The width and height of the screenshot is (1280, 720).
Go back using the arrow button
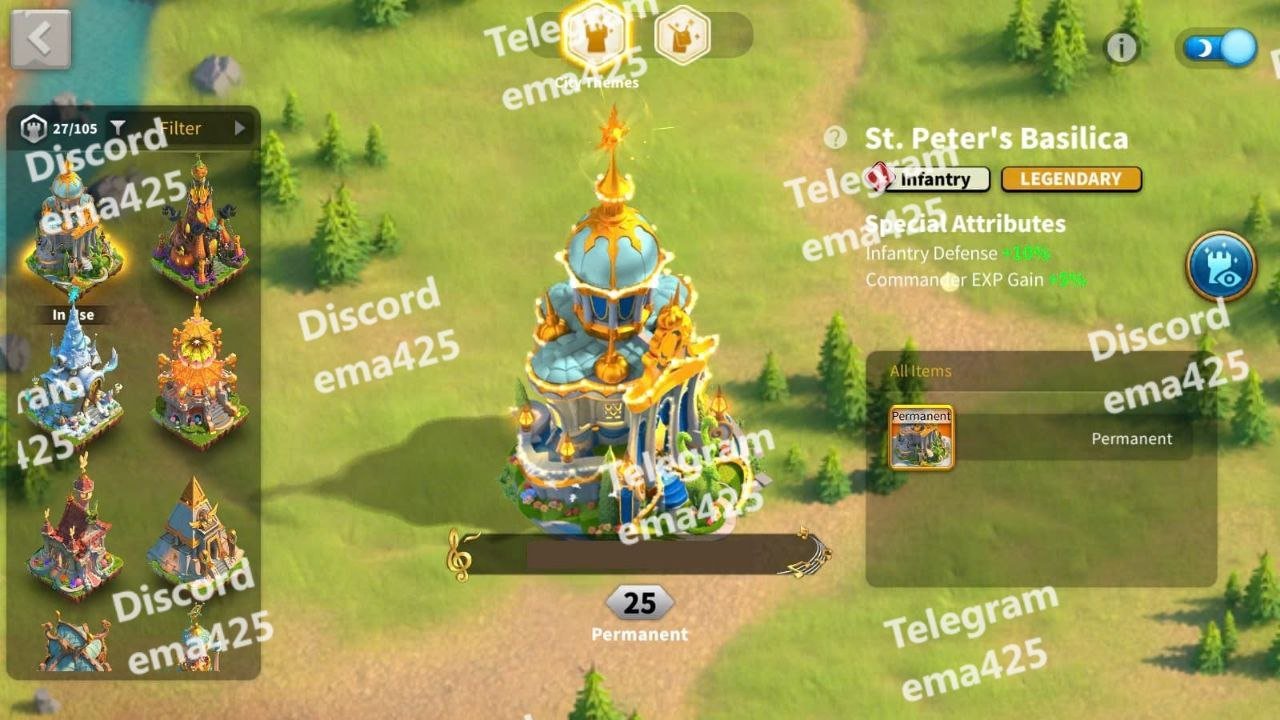[x=40, y=39]
